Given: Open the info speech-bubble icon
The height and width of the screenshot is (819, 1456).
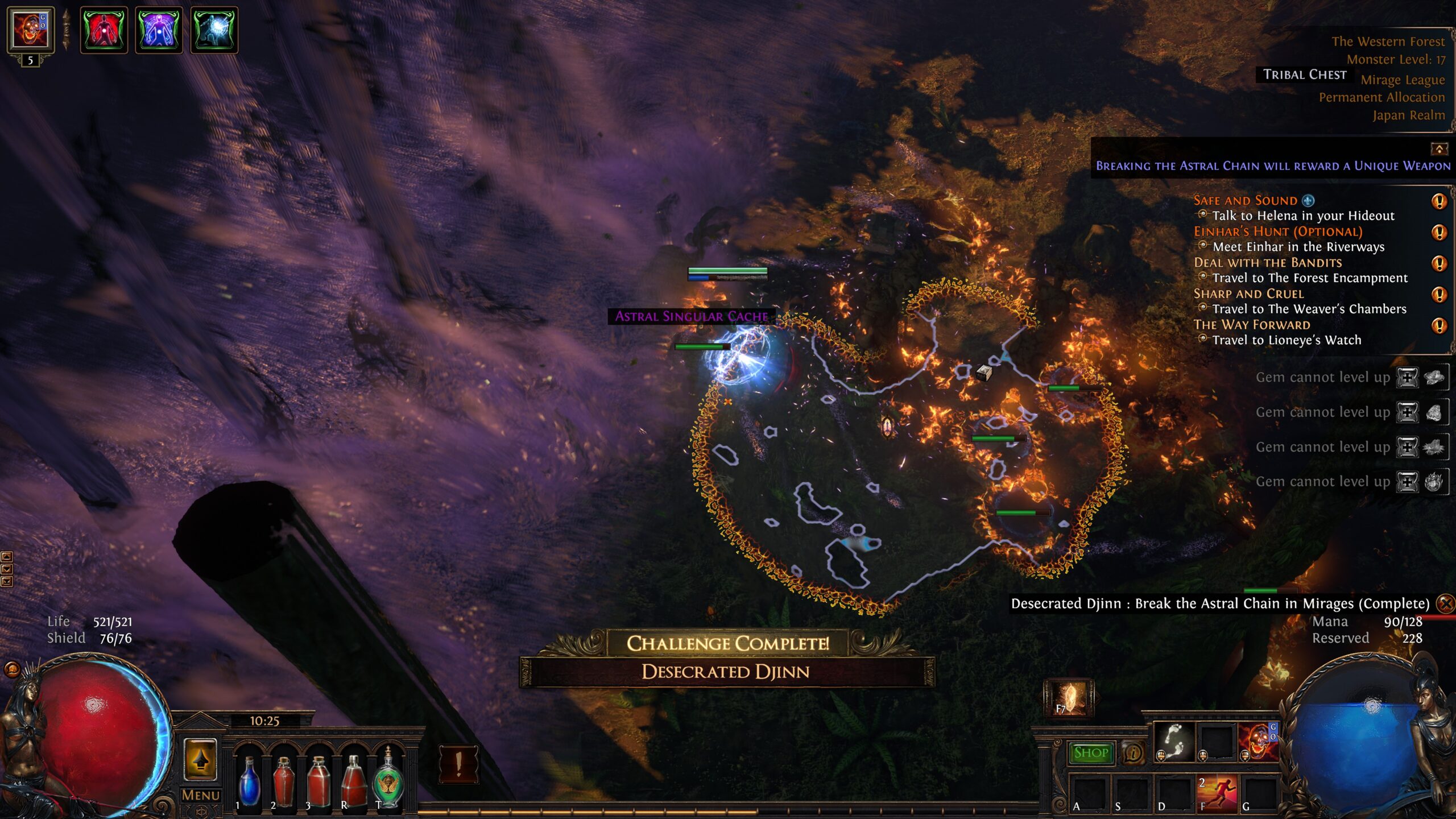Looking at the screenshot, I should 1133,754.
